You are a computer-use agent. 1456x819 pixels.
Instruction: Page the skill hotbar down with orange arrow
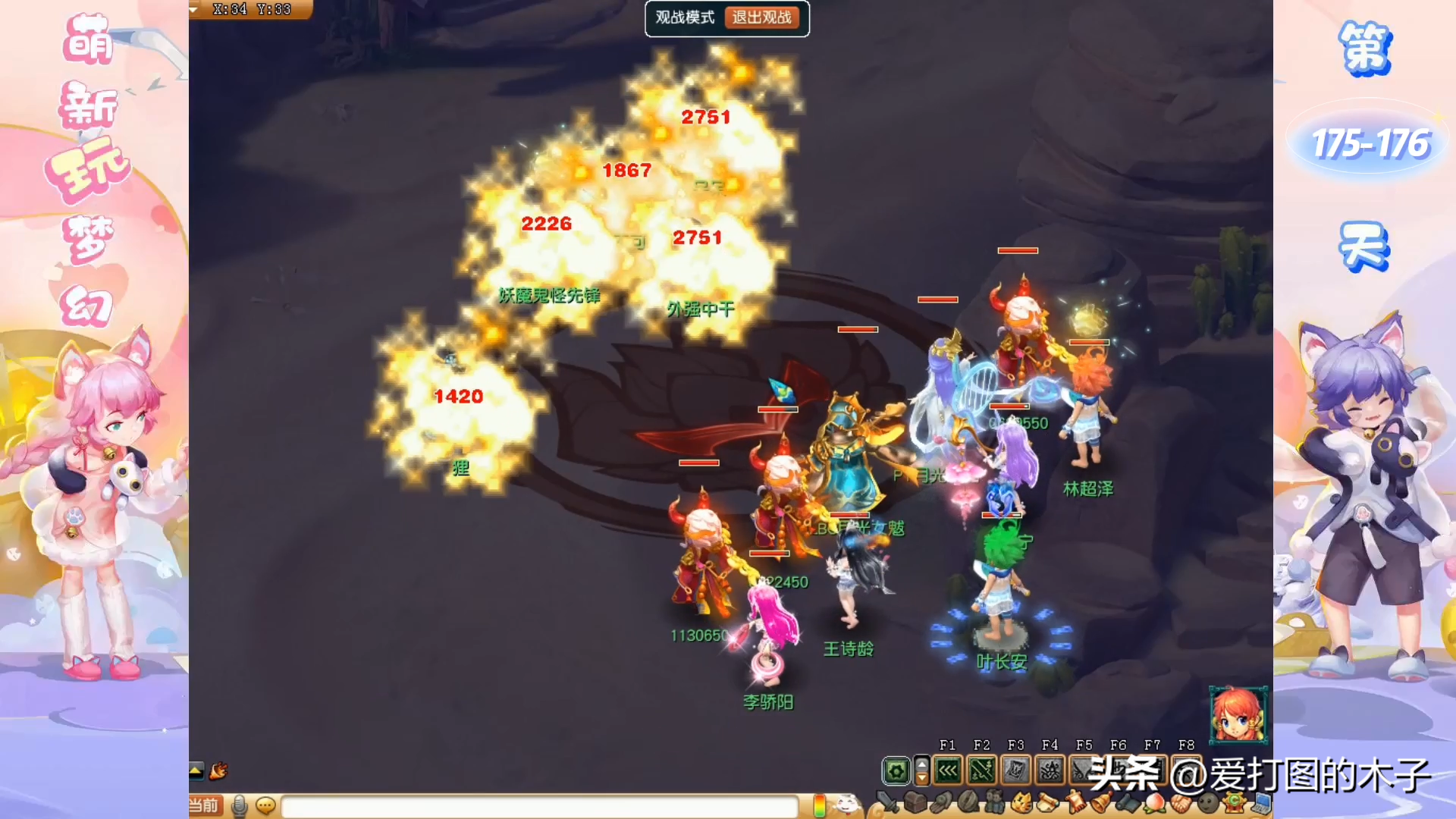922,779
